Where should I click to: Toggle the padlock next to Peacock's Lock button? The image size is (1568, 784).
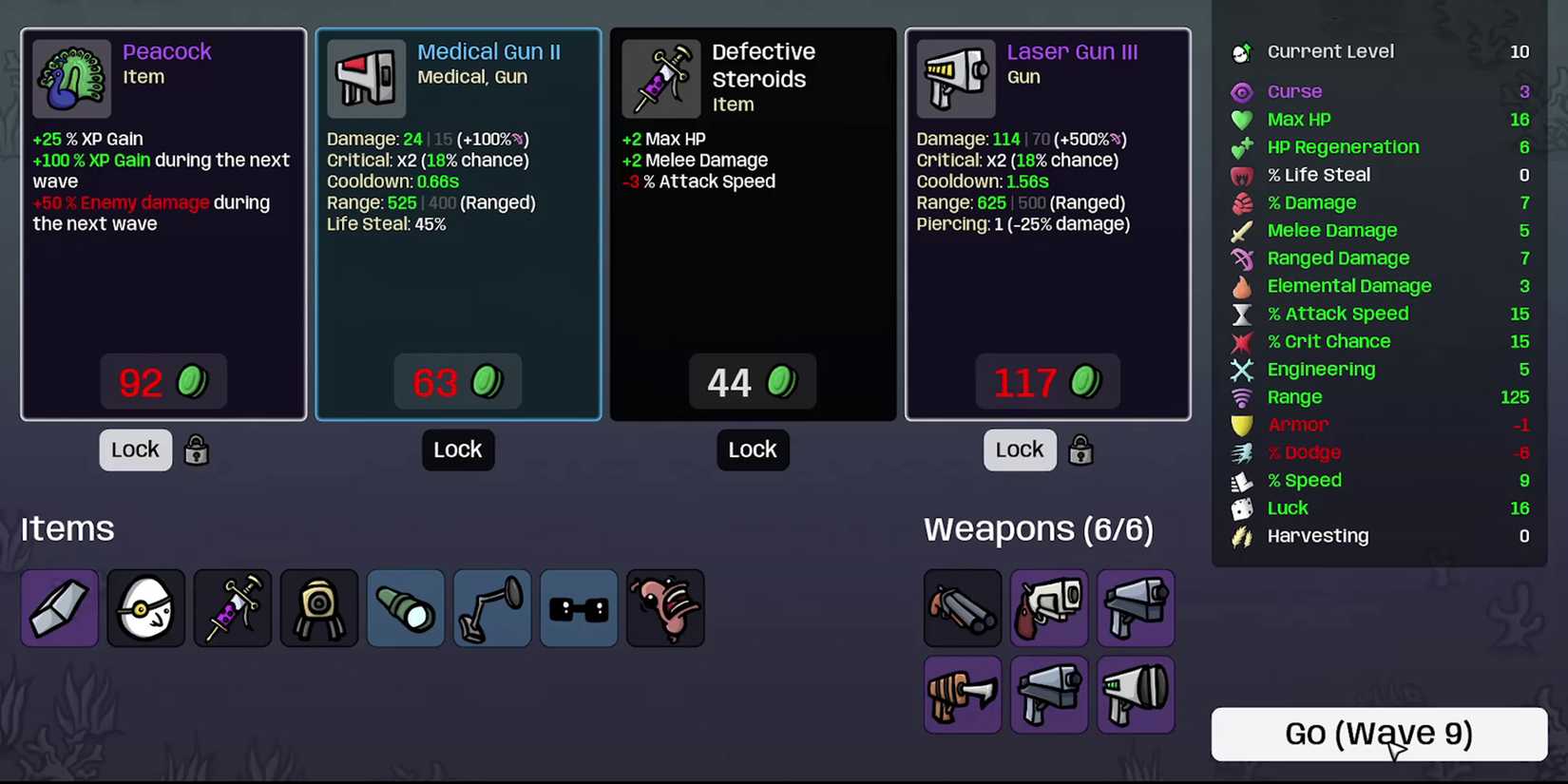click(196, 449)
